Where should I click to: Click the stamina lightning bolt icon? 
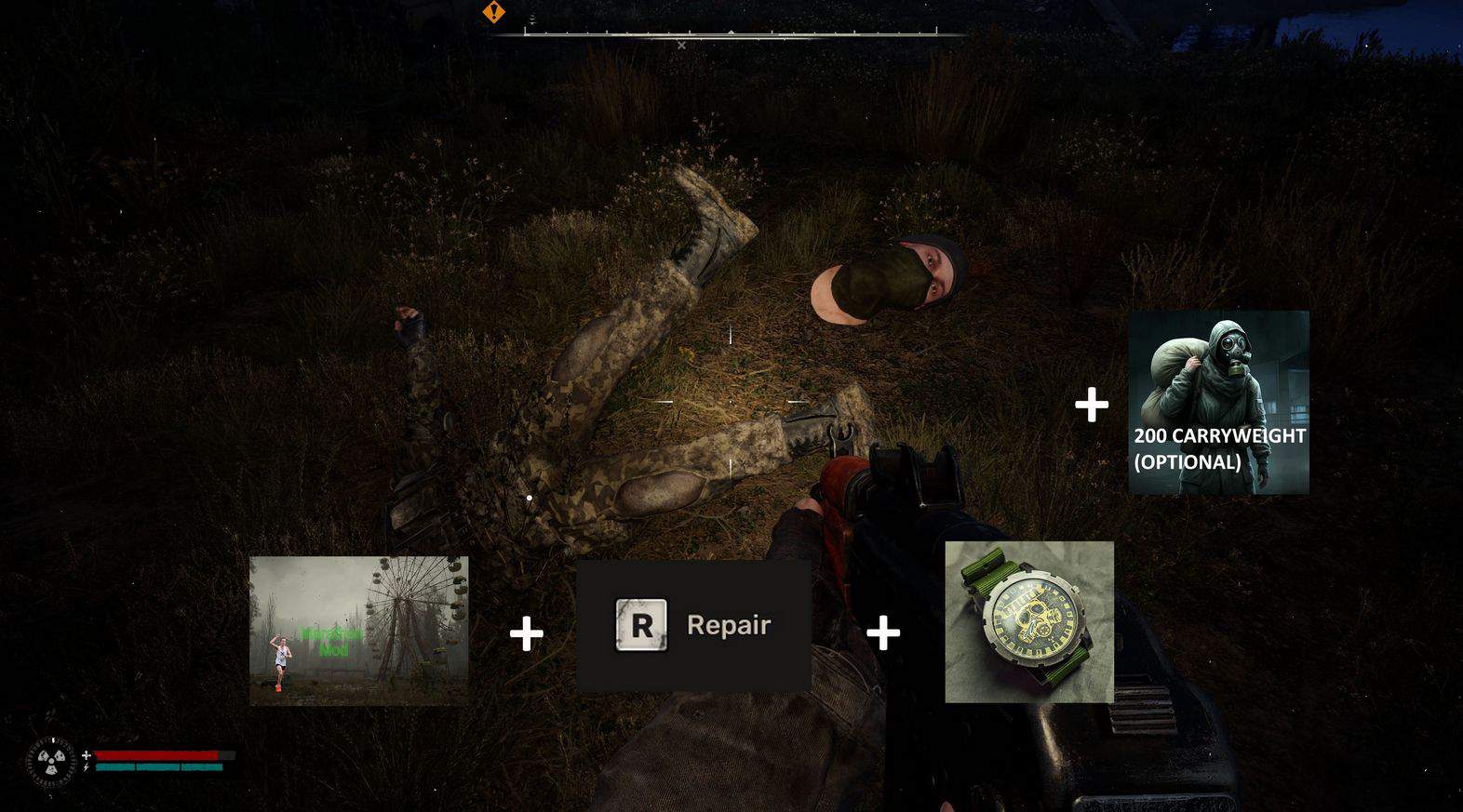click(86, 767)
